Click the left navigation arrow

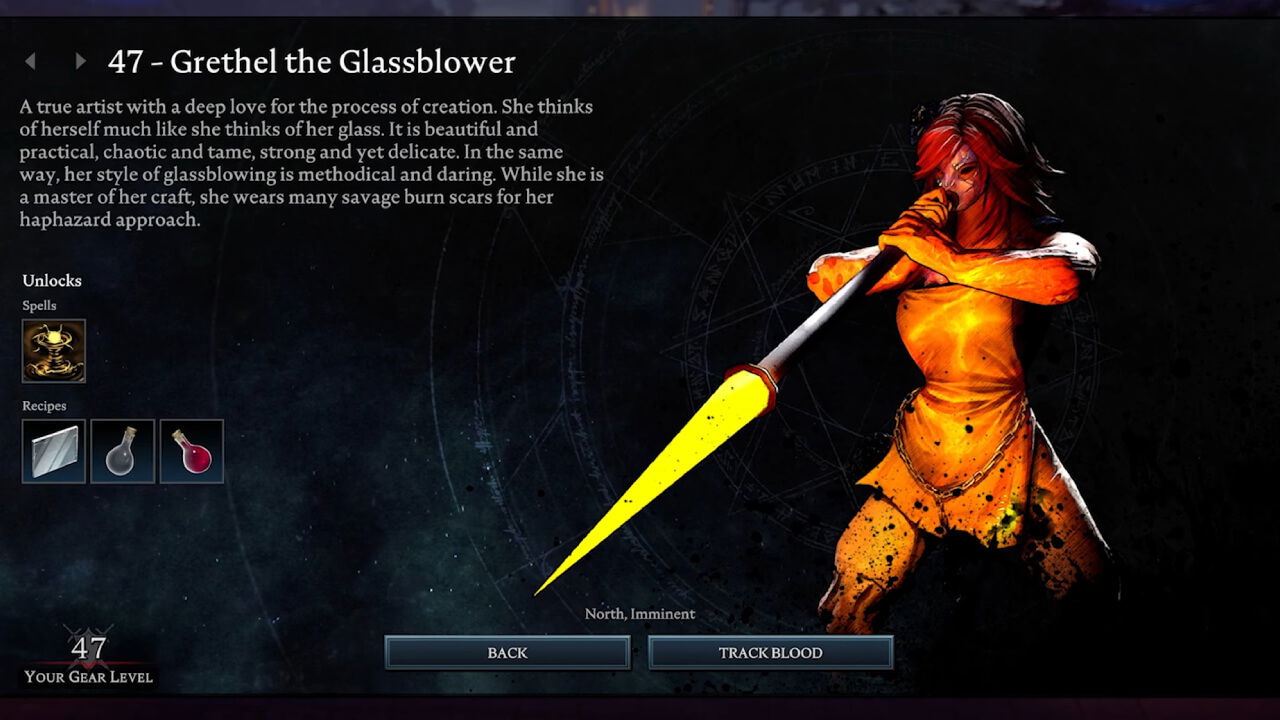pos(31,62)
